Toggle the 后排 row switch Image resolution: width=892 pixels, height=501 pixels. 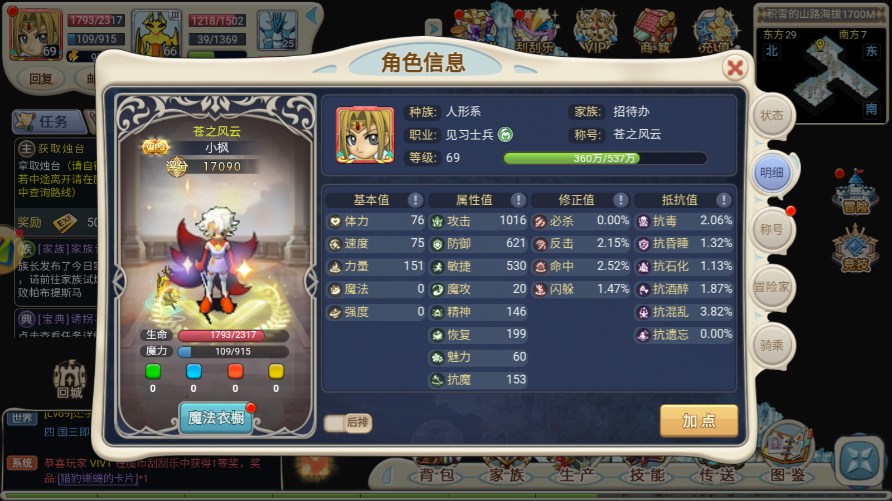tap(347, 423)
